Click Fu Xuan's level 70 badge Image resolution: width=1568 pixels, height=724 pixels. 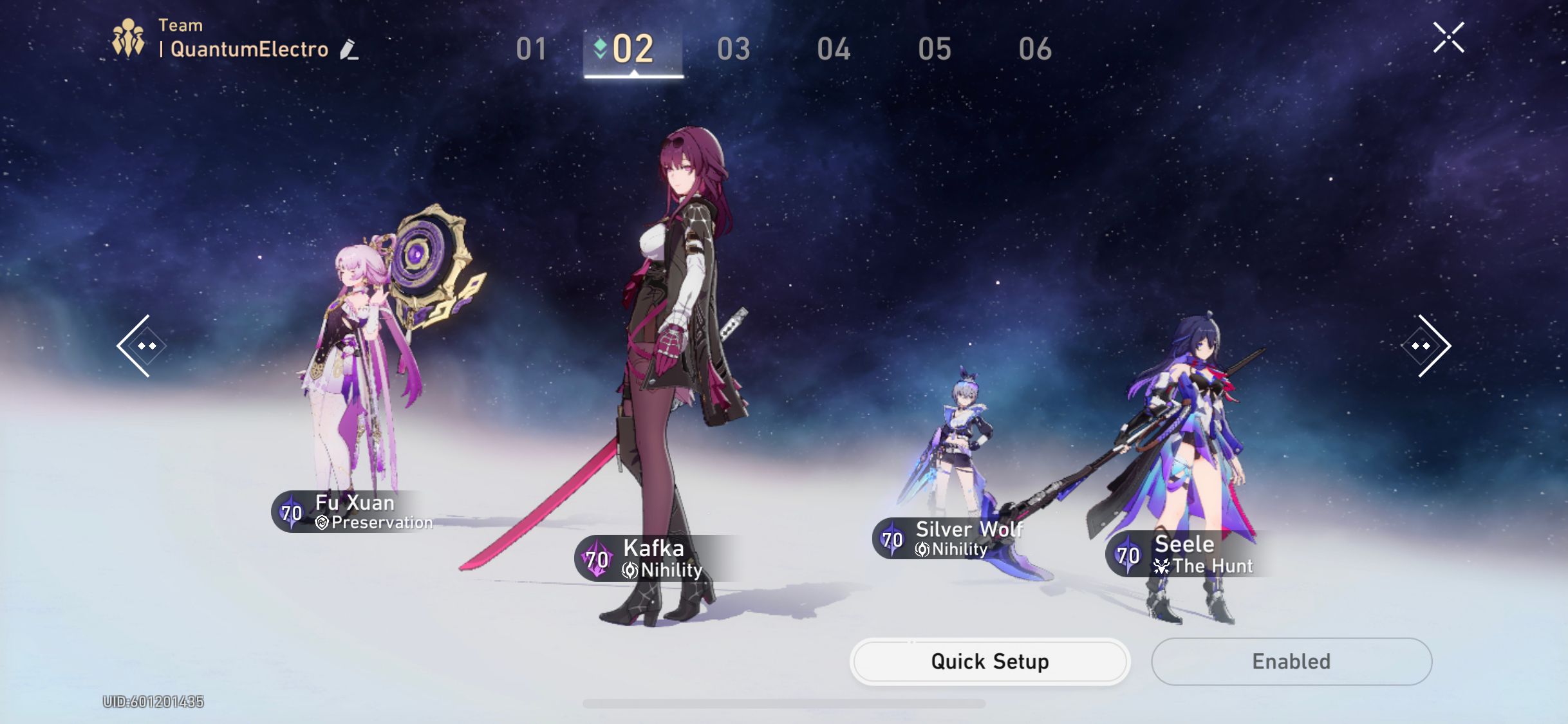click(x=291, y=512)
